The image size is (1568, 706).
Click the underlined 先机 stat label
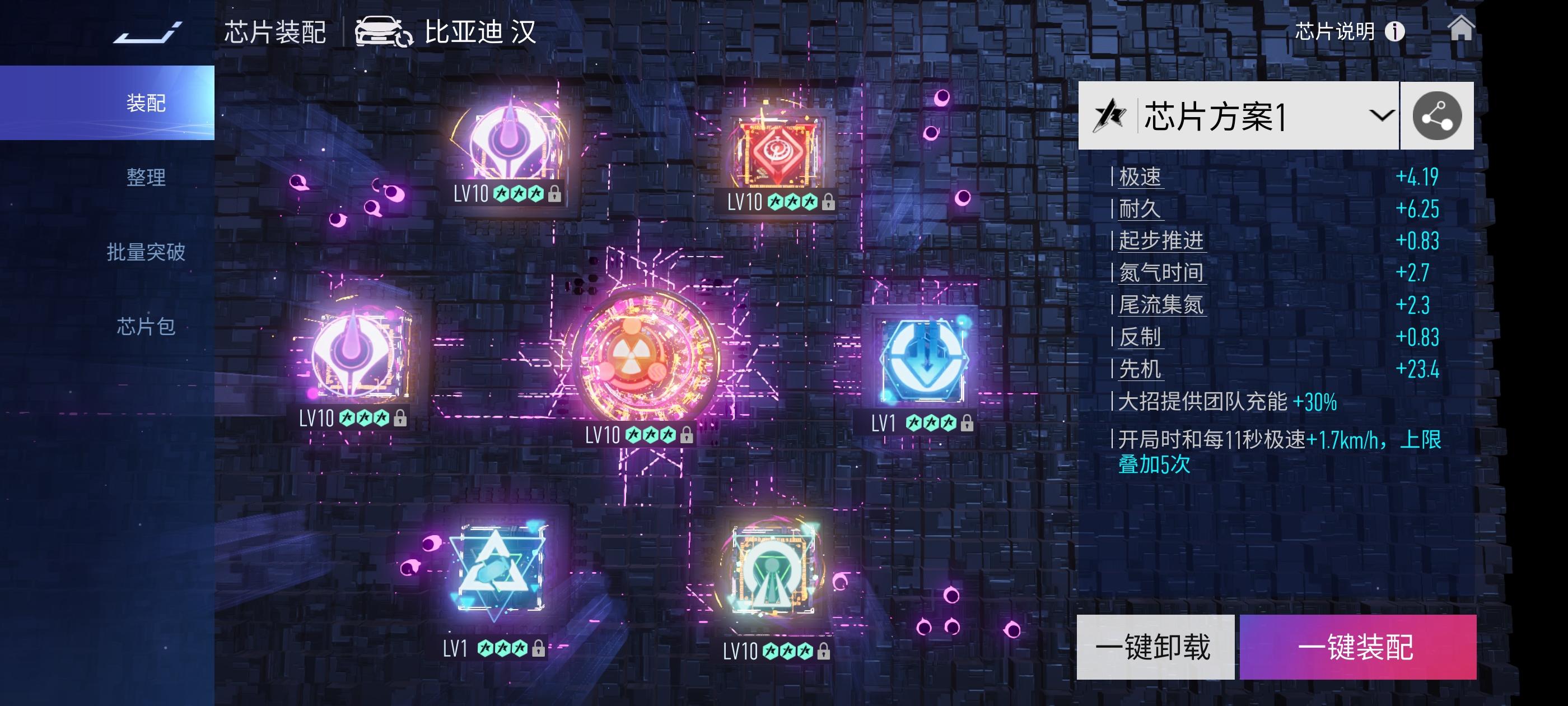(x=1138, y=369)
